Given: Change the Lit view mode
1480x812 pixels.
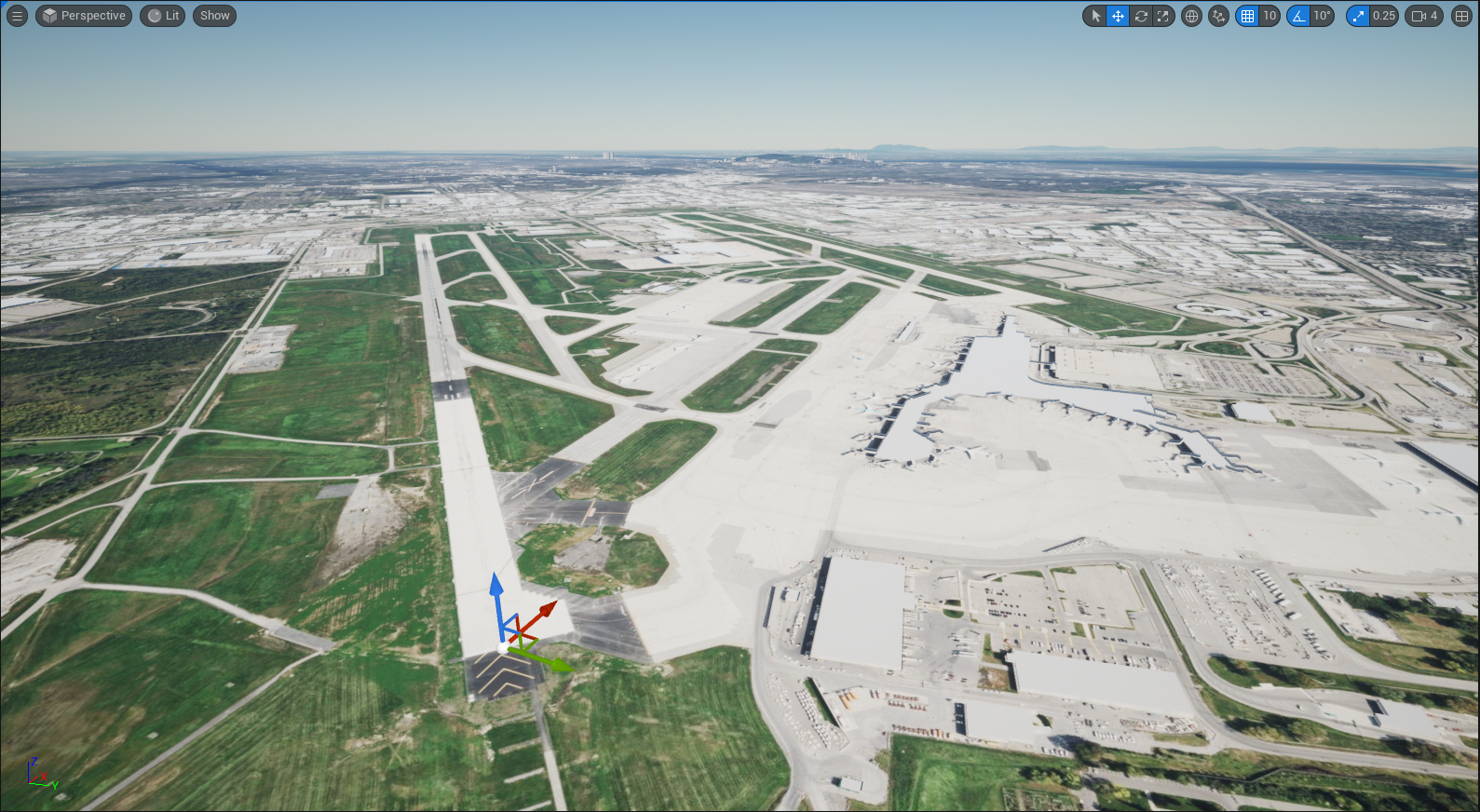Looking at the screenshot, I should (163, 16).
